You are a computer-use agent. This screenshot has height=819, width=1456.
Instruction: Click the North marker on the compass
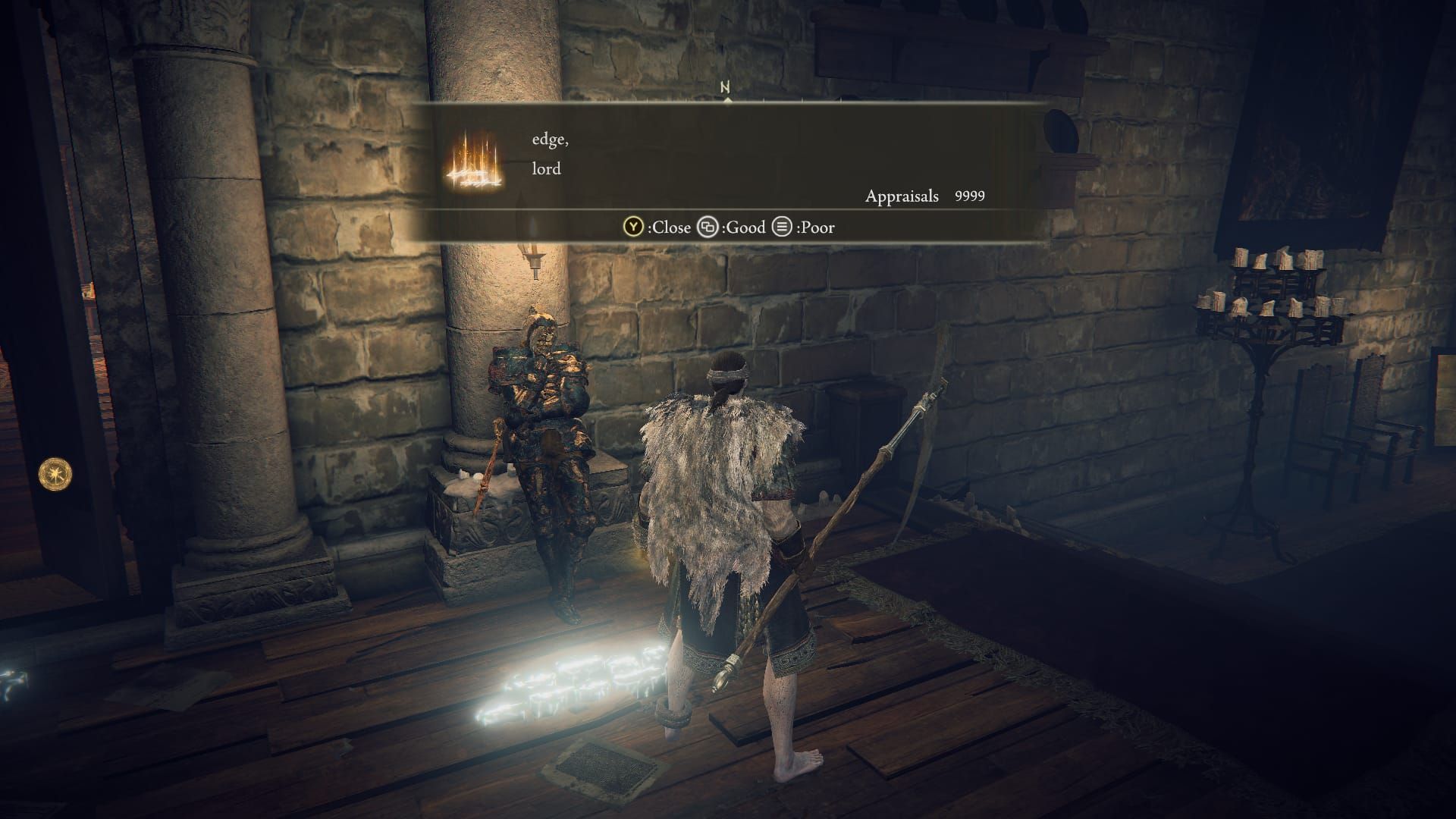[726, 89]
